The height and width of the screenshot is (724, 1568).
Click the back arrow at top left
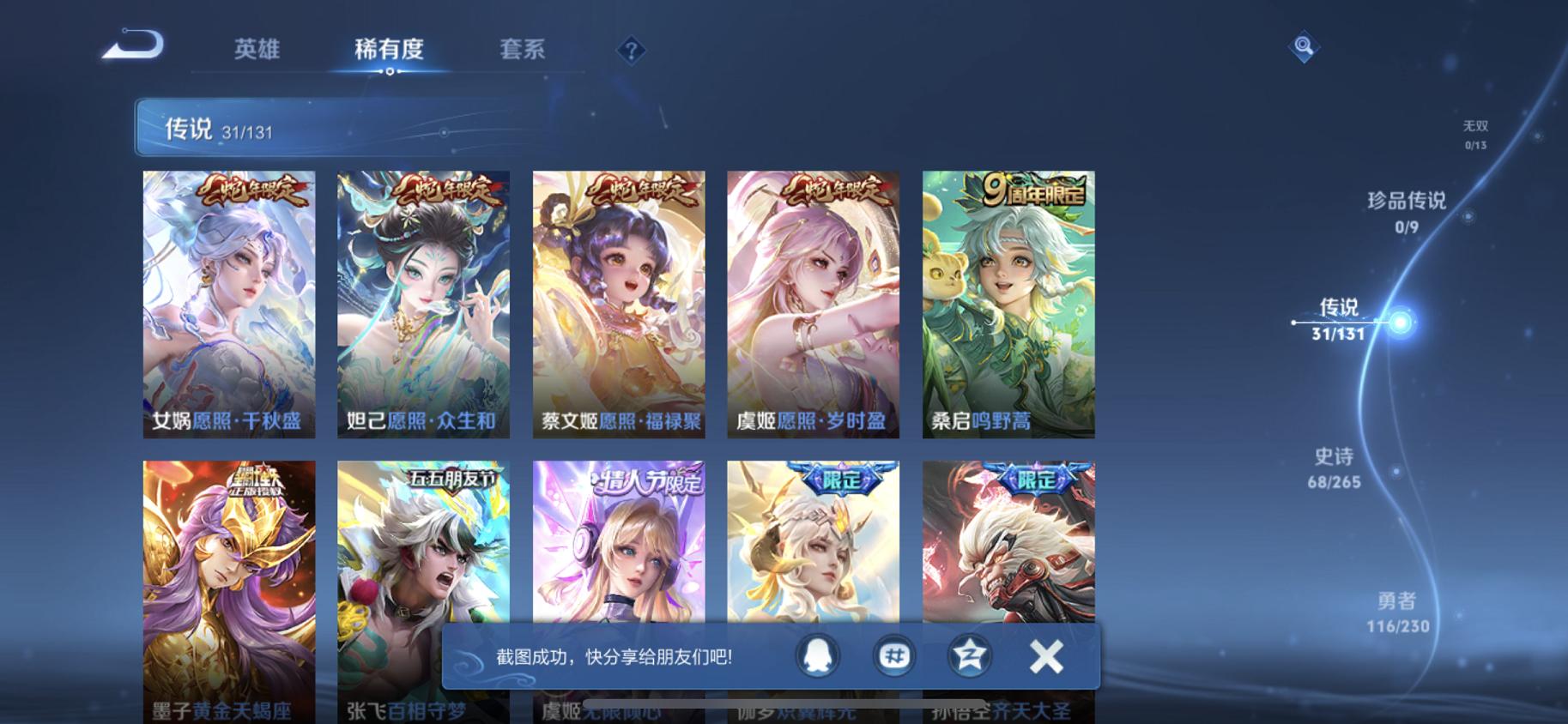point(133,47)
